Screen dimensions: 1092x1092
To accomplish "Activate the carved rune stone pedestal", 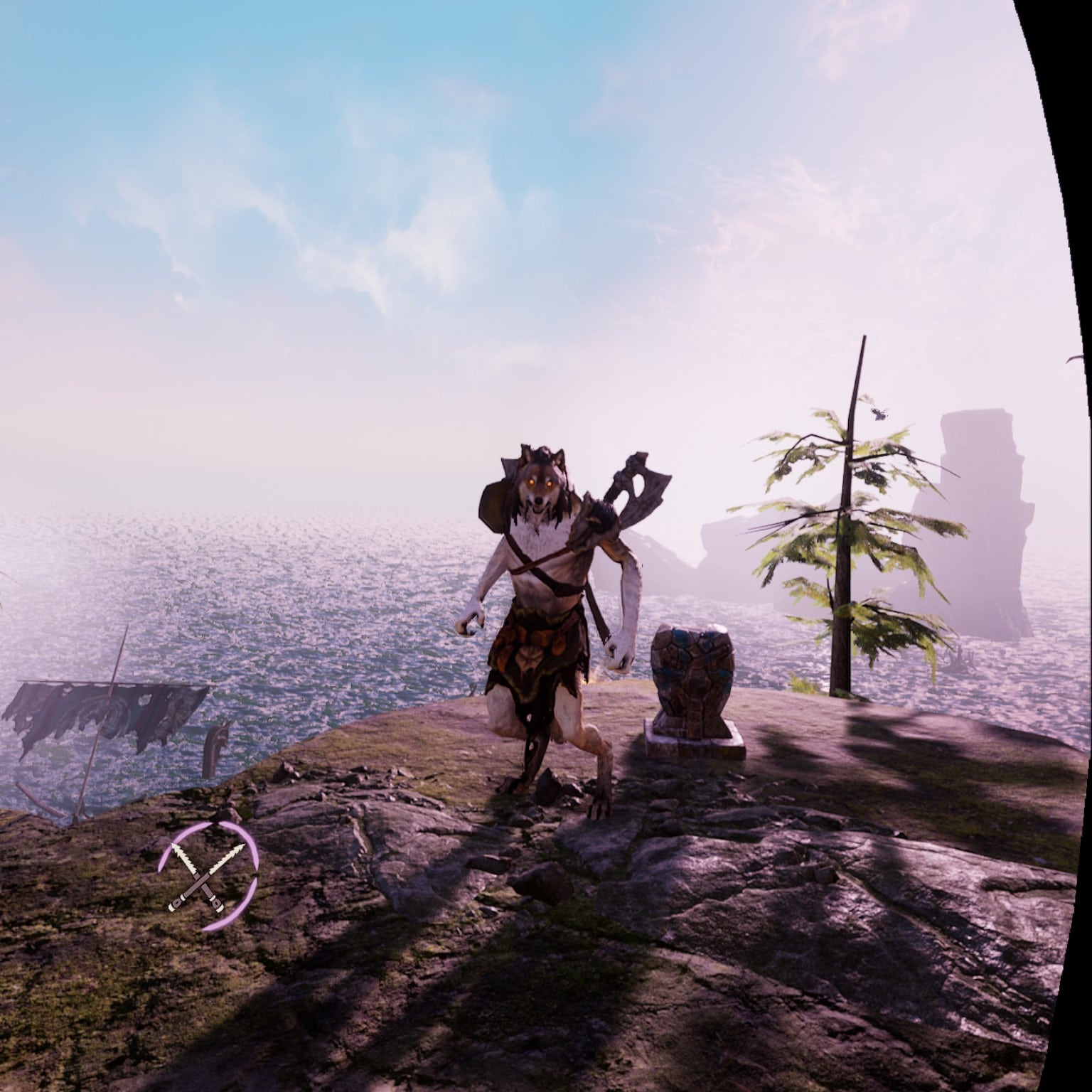I will click(693, 675).
